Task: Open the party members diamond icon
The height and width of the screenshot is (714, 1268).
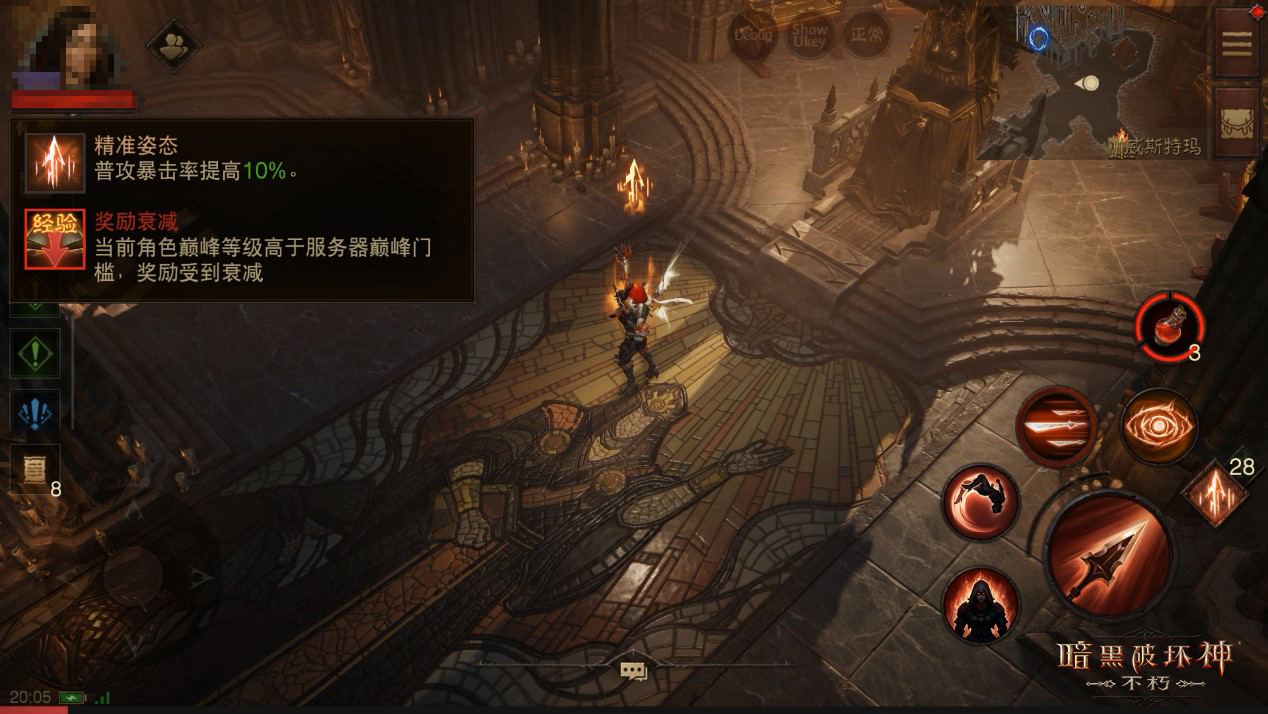Action: [x=174, y=45]
